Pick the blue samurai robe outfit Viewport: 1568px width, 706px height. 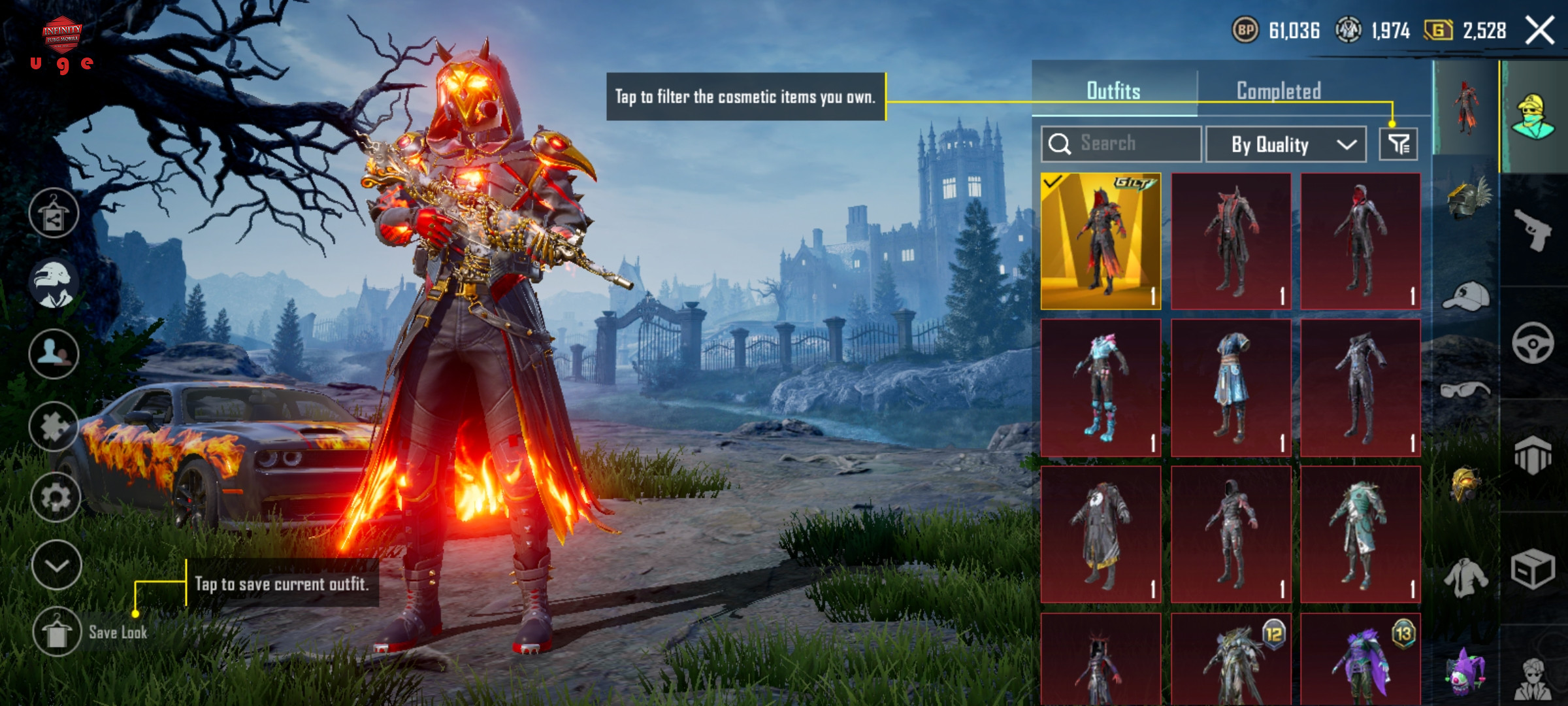(x=1231, y=388)
